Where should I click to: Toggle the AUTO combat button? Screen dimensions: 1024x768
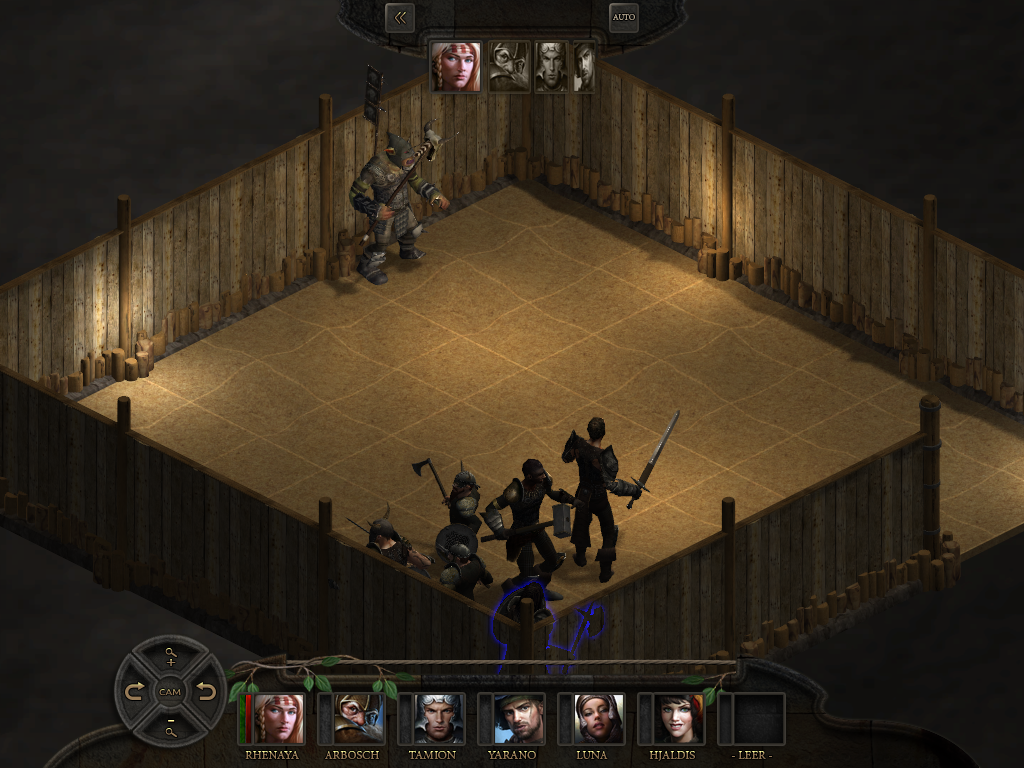[624, 17]
